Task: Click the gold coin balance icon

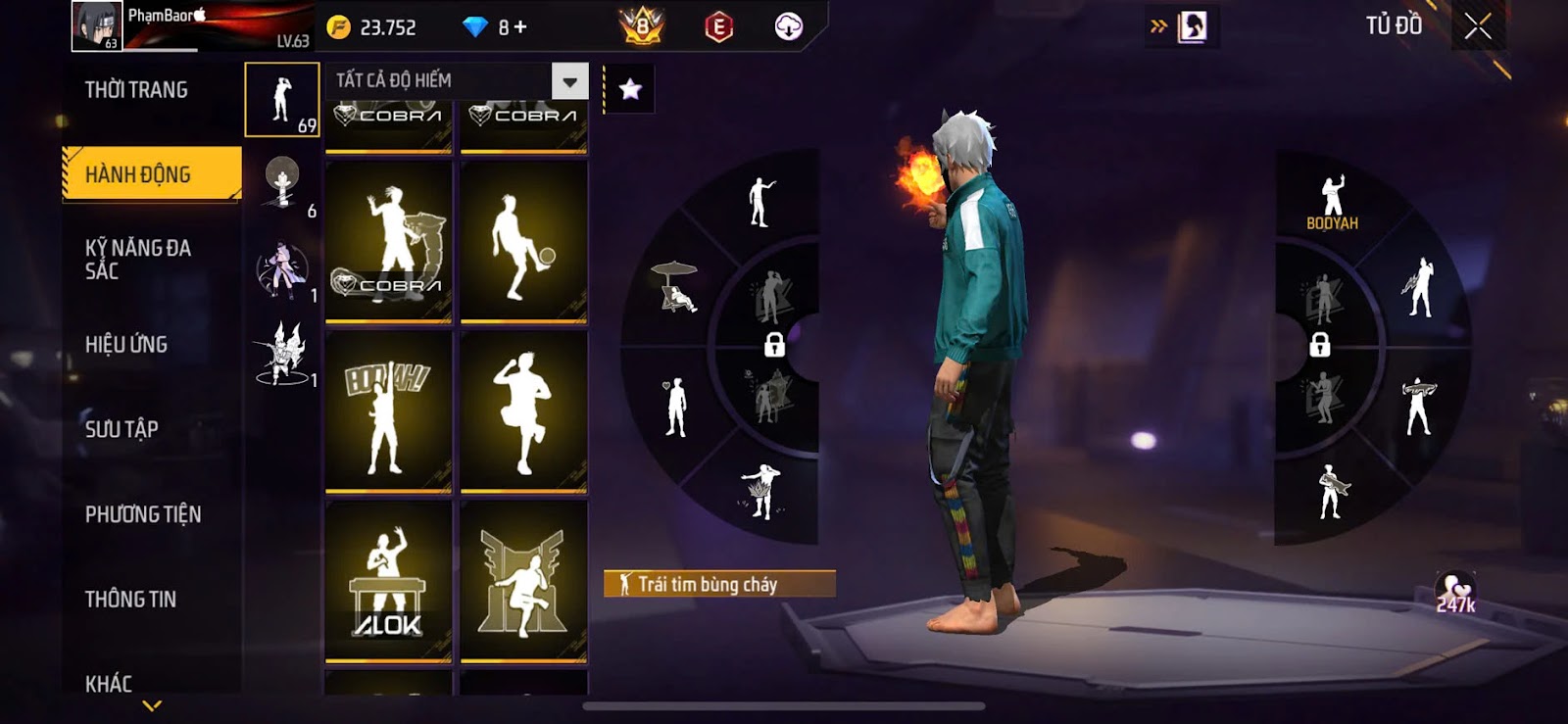Action: tap(339, 27)
